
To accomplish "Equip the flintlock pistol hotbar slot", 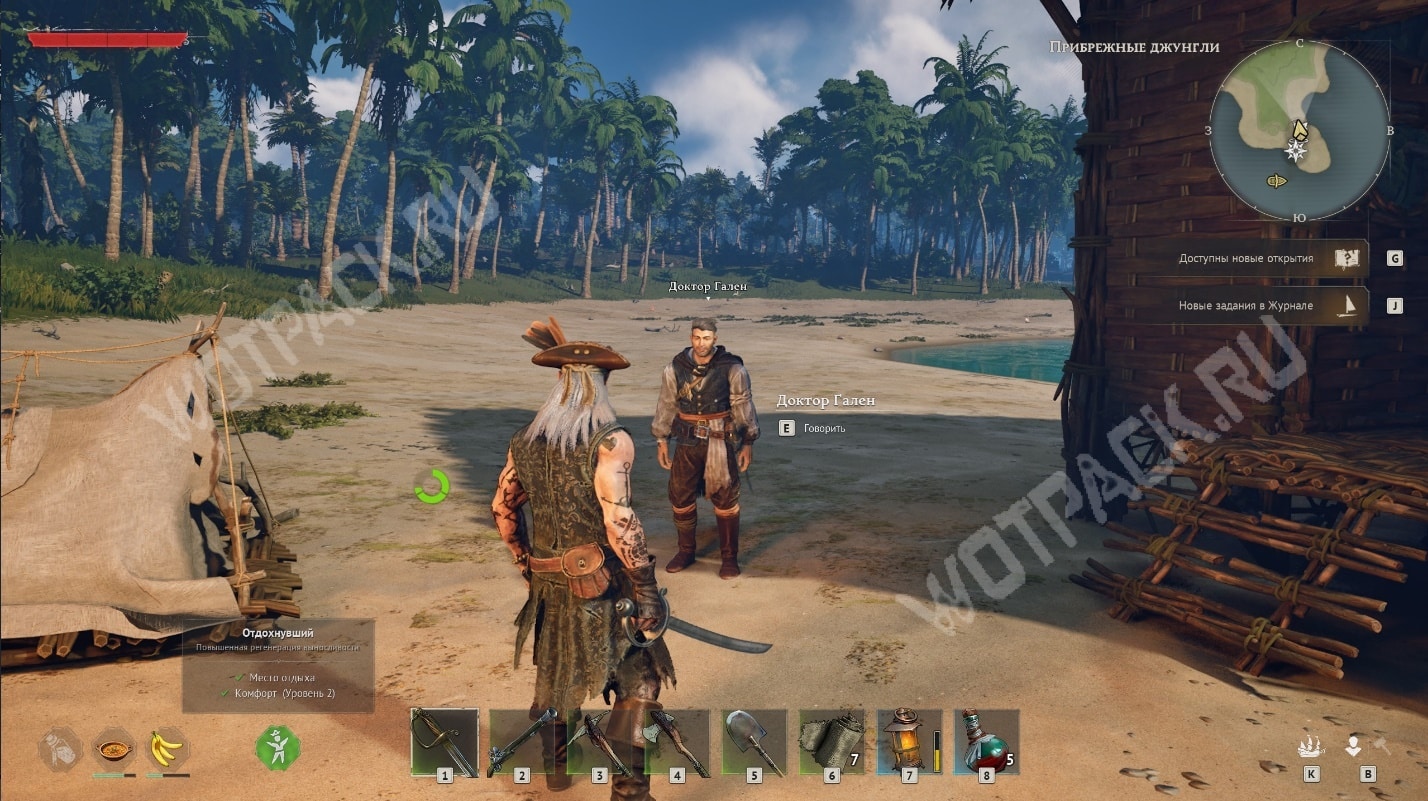I will [522, 742].
